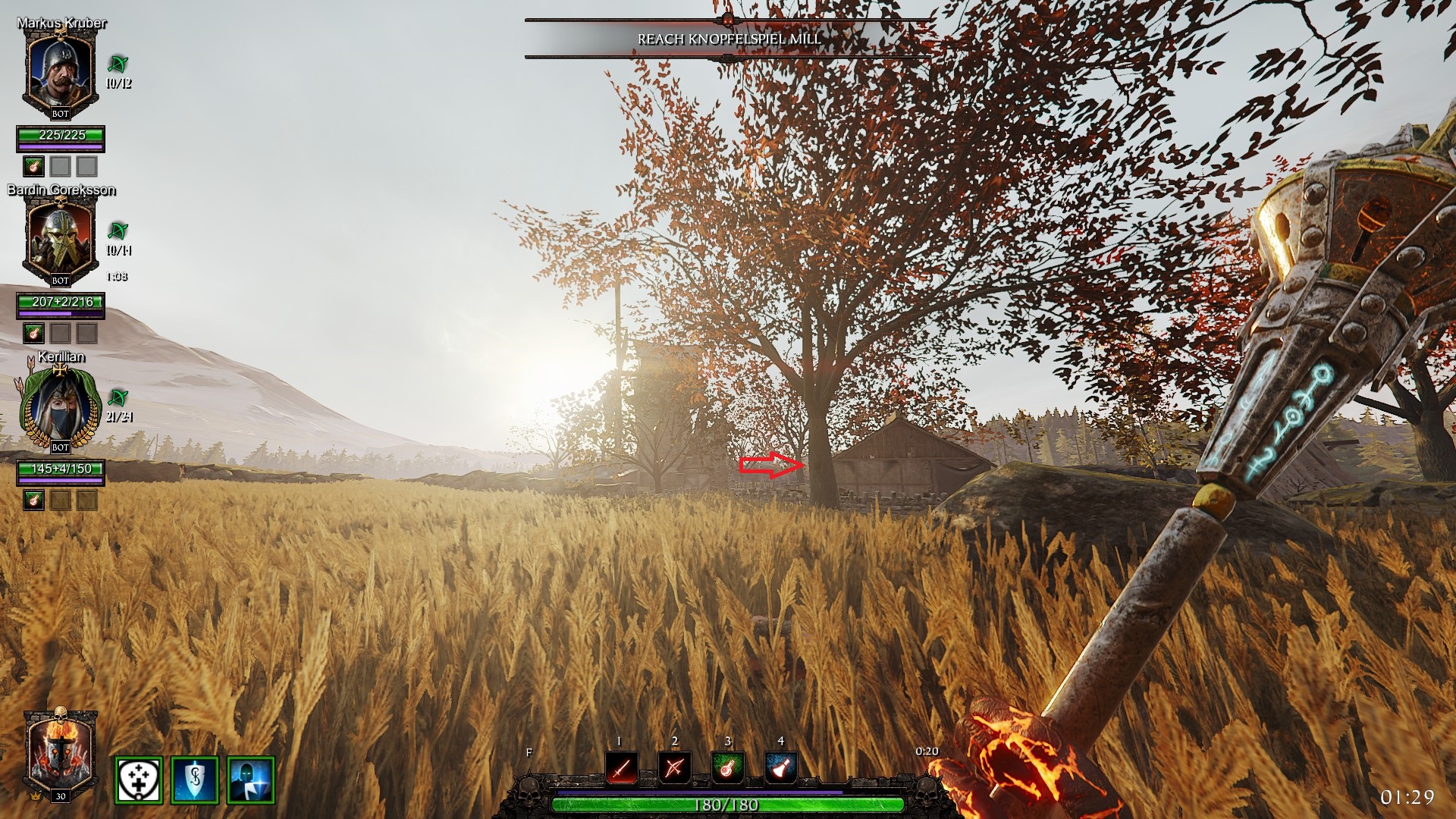Click Bardin Goreksson's healing item slot

point(33,333)
